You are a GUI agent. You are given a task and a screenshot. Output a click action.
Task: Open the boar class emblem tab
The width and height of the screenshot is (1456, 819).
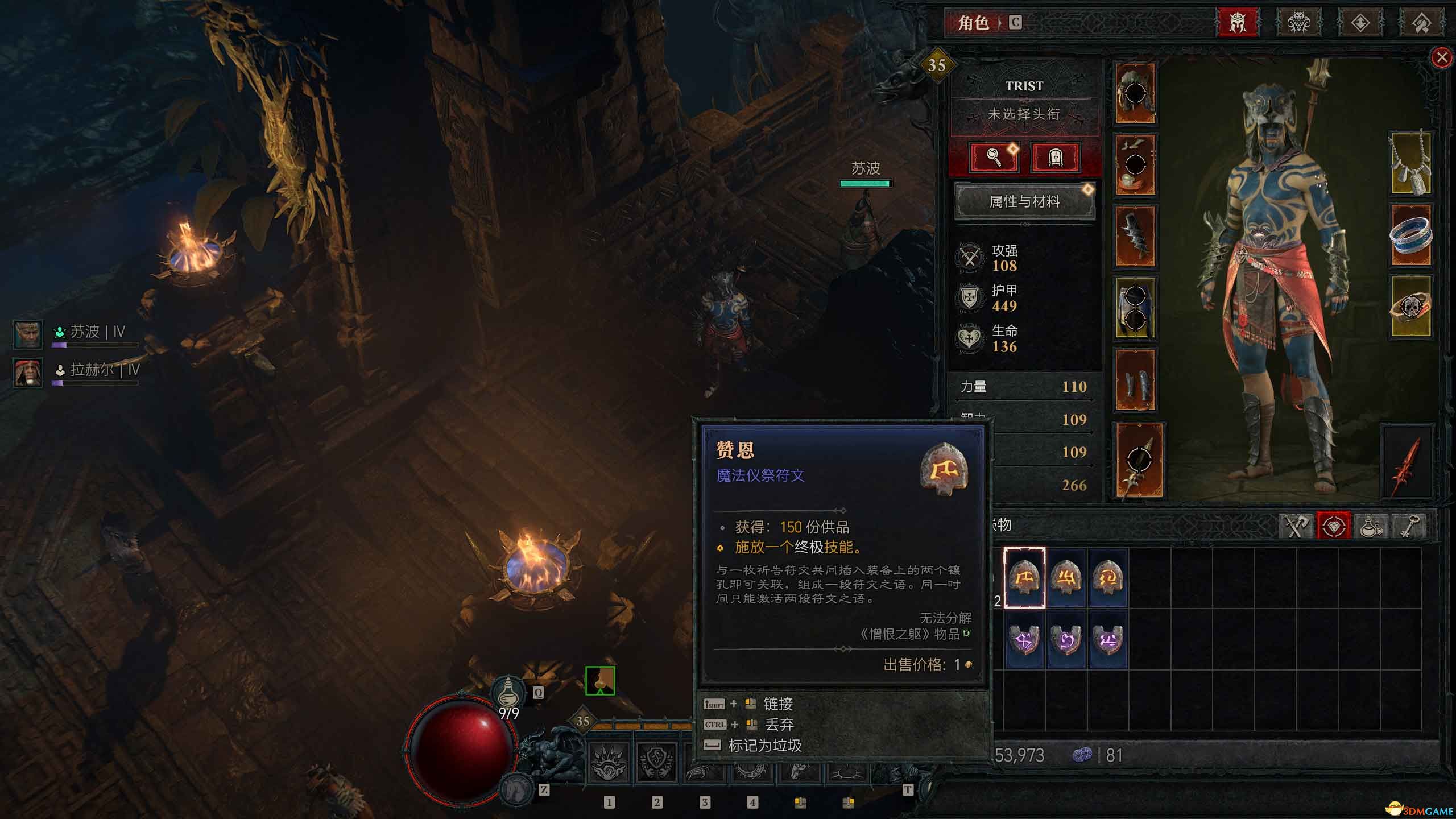pos(1300,24)
